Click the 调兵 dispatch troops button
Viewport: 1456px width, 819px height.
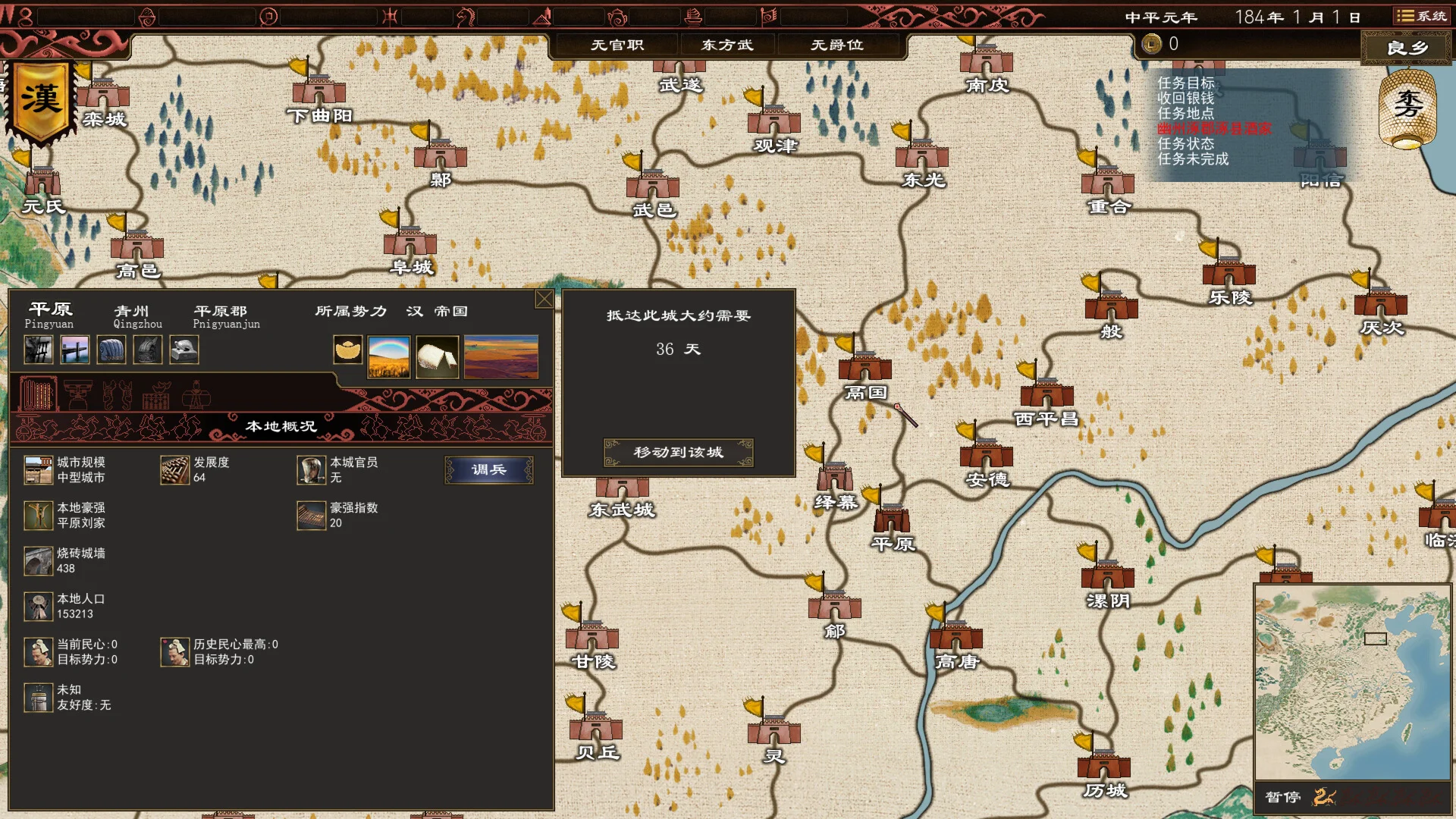pyautogui.click(x=488, y=470)
